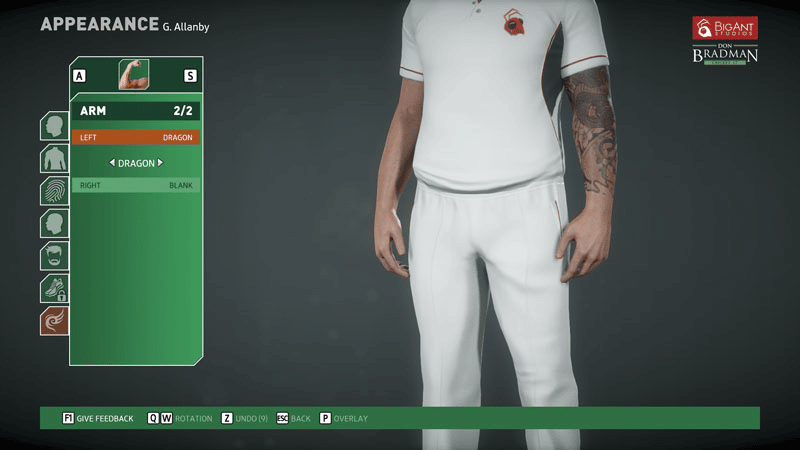Viewport: 800px width, 450px height.
Task: Toggle the Overlay option
Action: [x=344, y=418]
